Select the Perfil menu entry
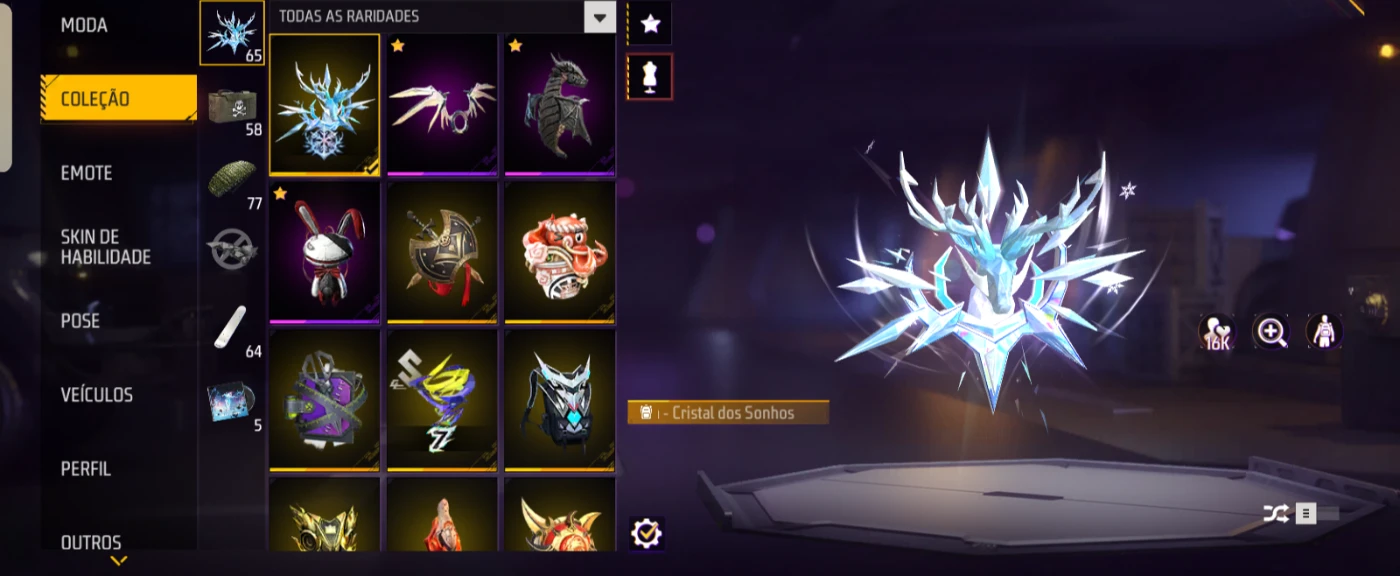 click(86, 469)
